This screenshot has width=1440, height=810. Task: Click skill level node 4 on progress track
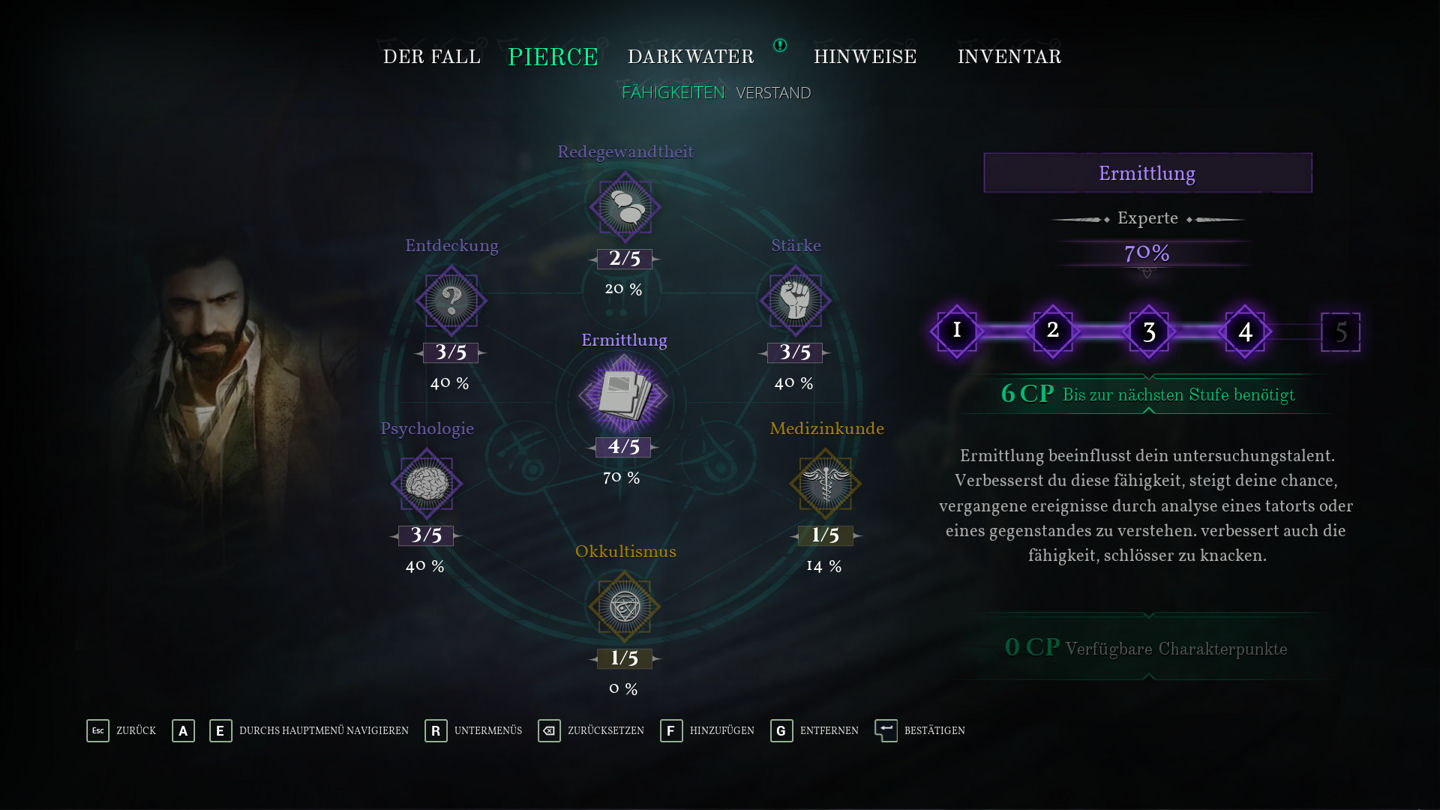tap(1245, 332)
